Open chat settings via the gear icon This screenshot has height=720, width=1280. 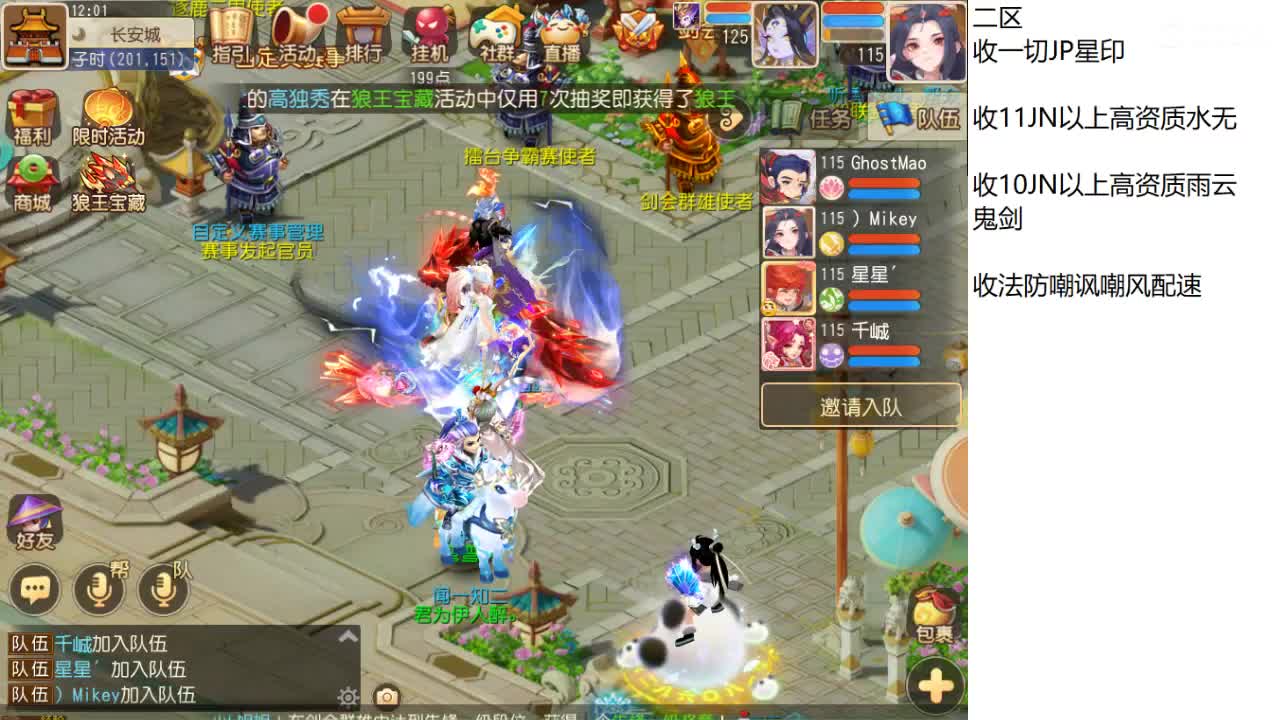[348, 697]
